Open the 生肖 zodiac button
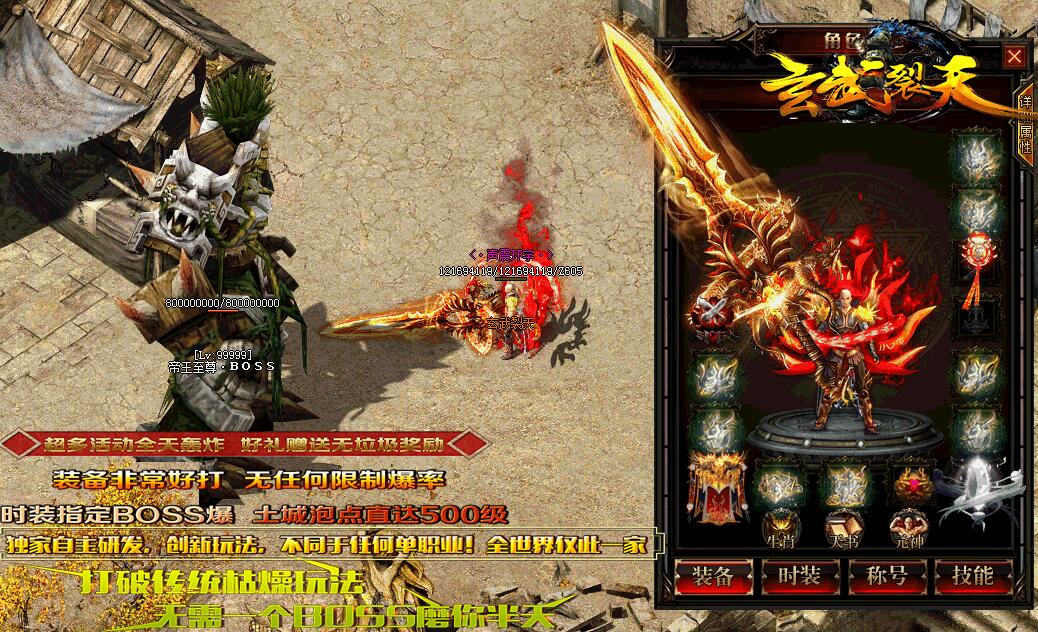1038x632 pixels. [x=779, y=529]
